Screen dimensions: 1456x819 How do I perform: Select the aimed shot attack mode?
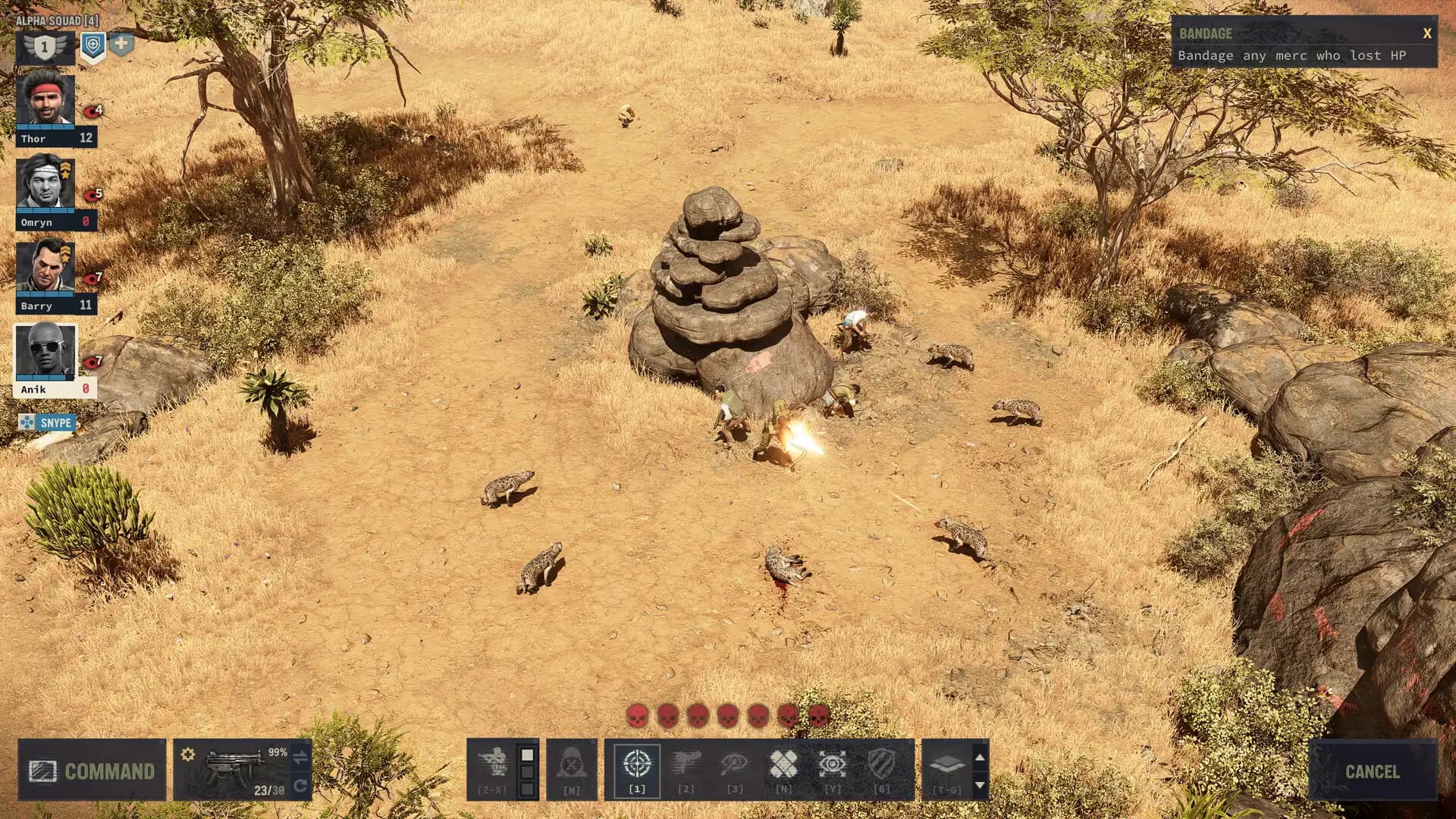pyautogui.click(x=637, y=762)
